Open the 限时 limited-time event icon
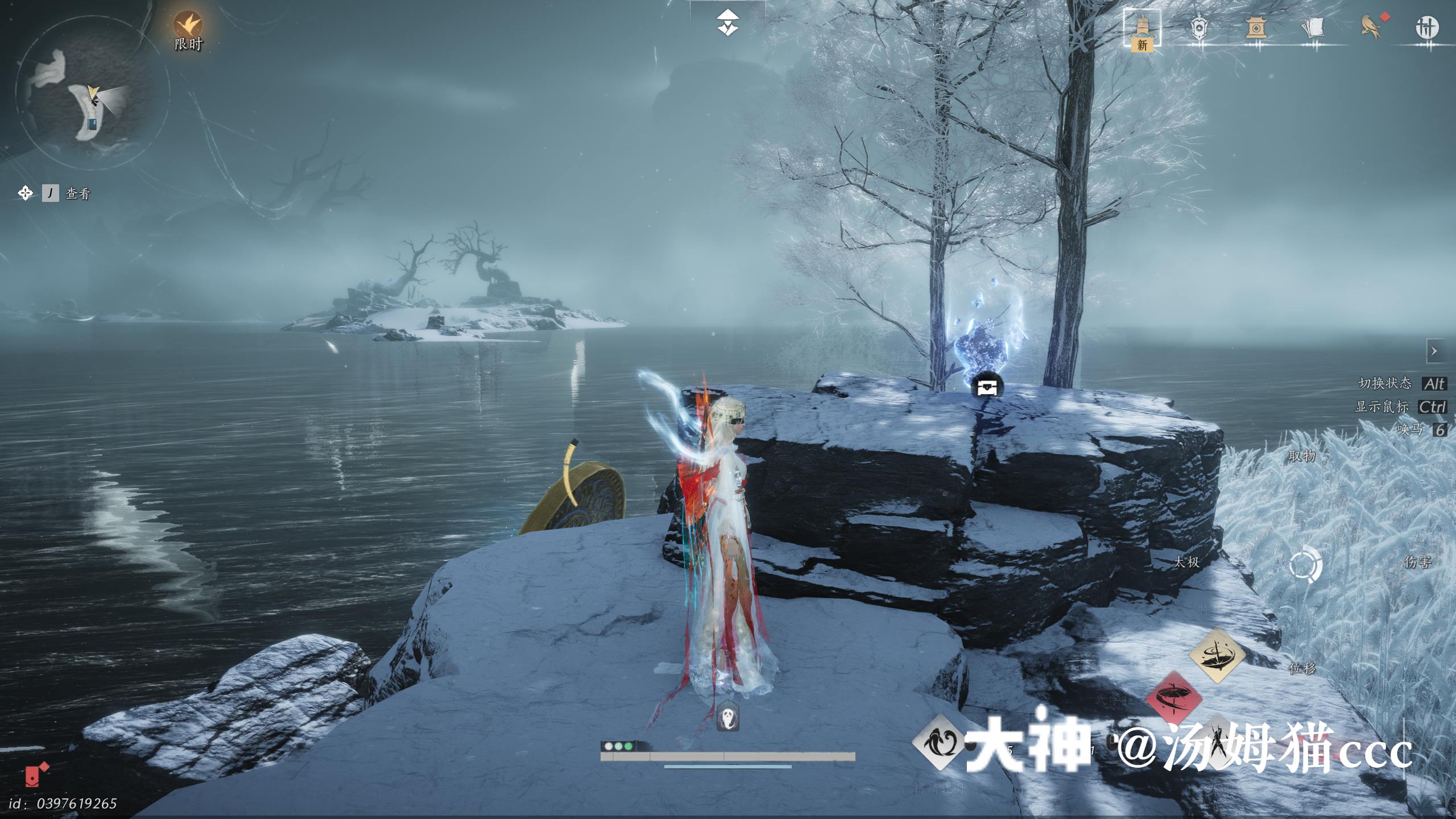The image size is (1456, 819). tap(188, 26)
